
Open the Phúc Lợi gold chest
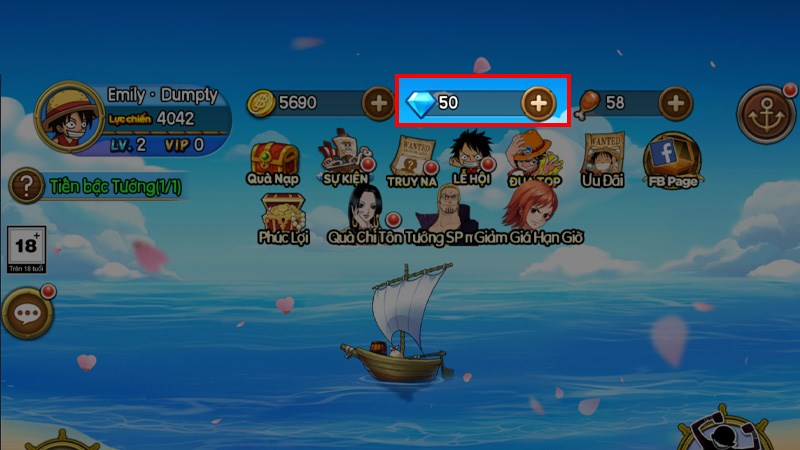[x=282, y=215]
